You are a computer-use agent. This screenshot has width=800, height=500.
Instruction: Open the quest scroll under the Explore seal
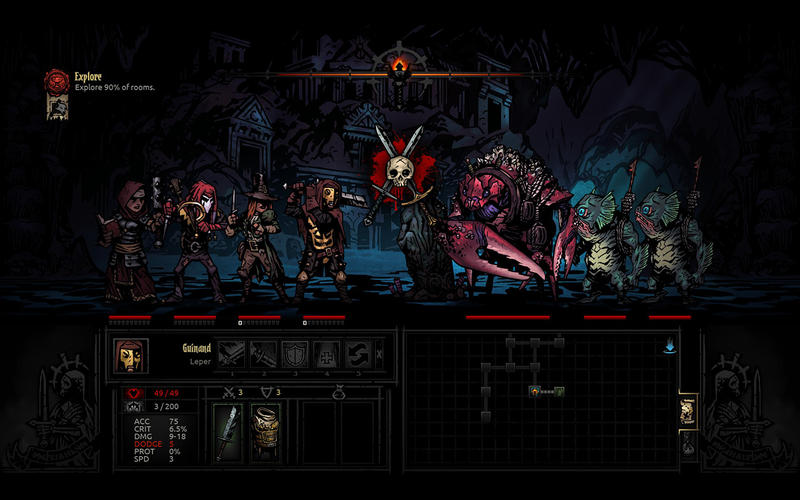click(x=56, y=107)
